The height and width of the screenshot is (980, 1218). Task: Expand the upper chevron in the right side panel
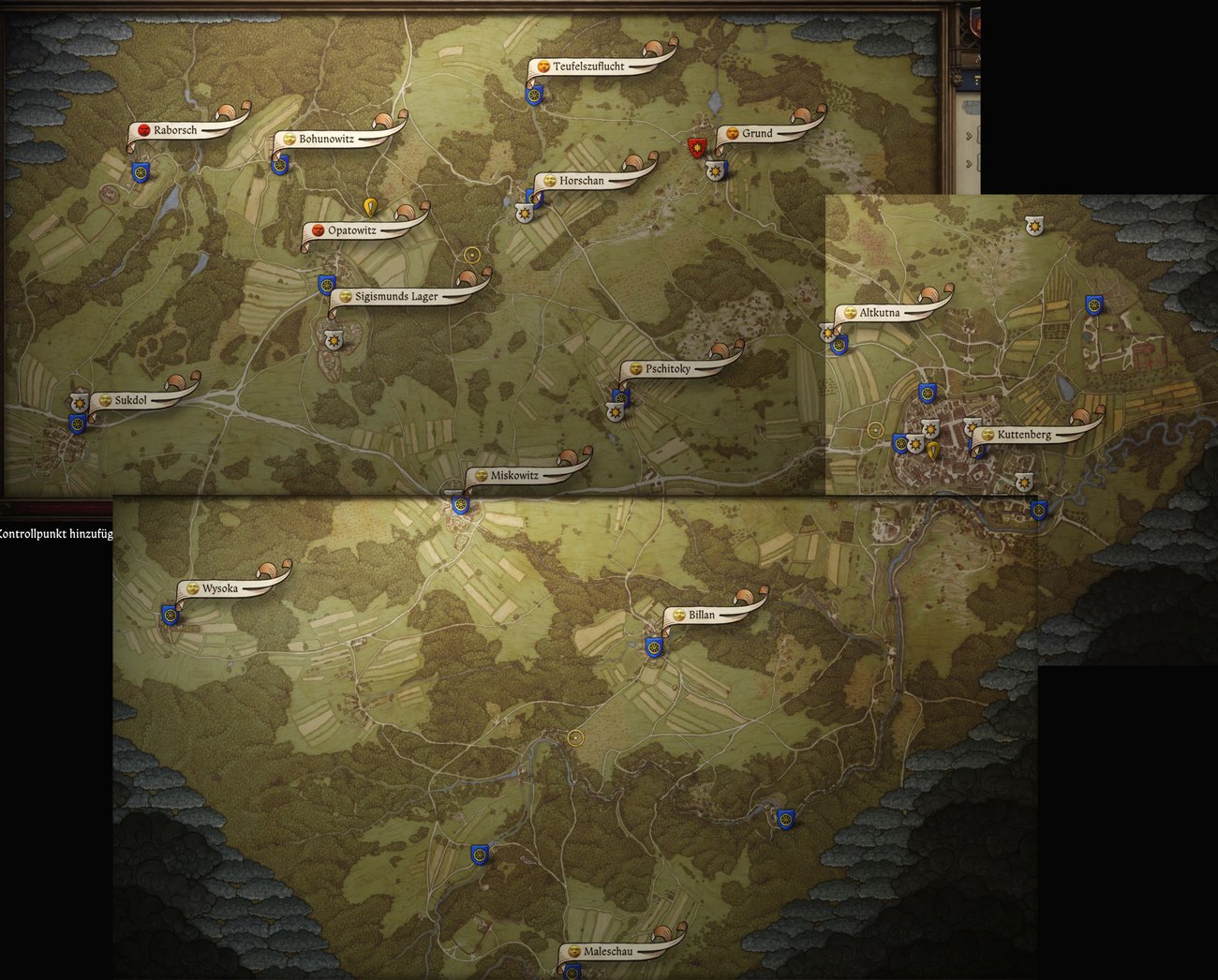[969, 136]
